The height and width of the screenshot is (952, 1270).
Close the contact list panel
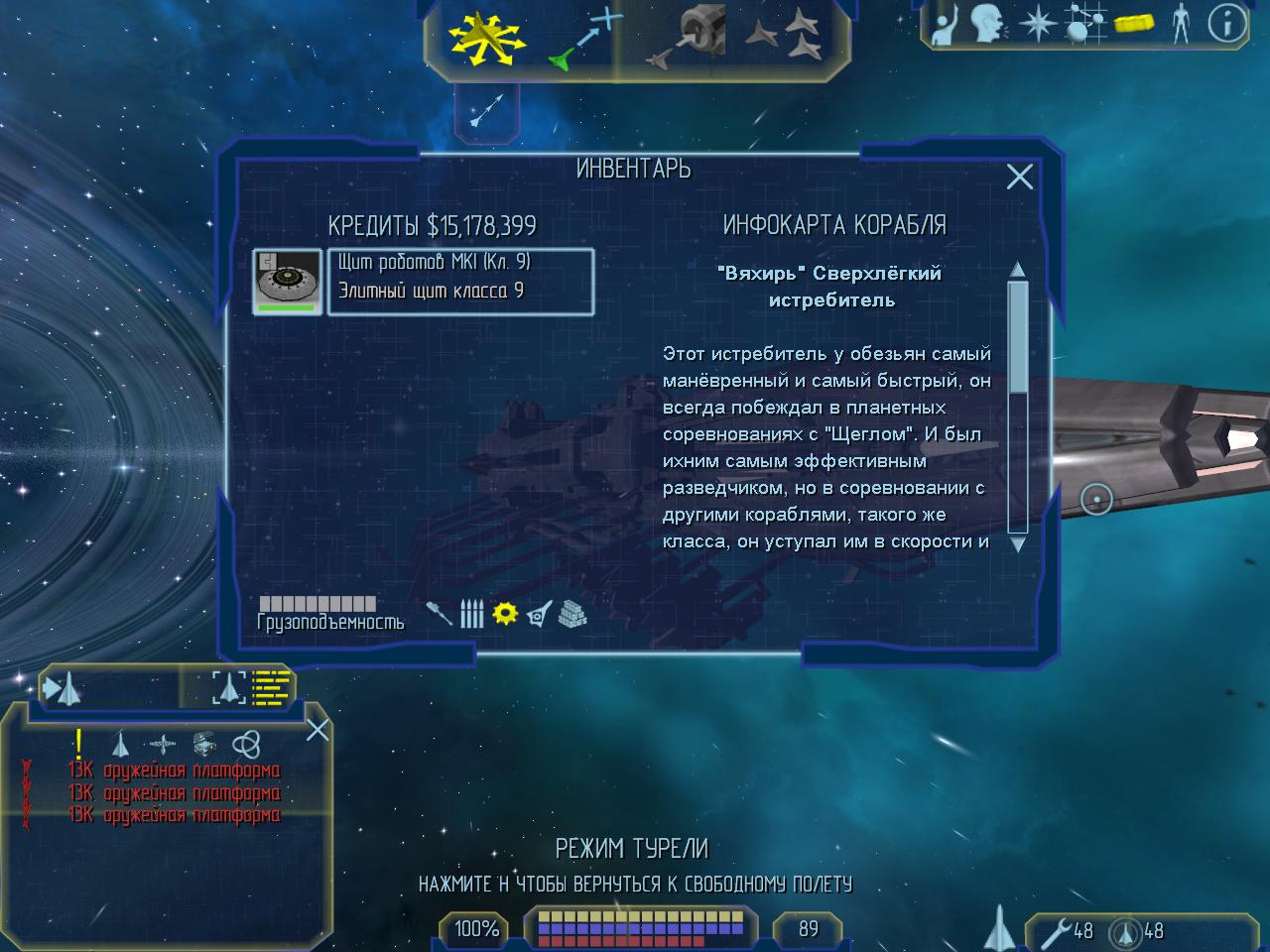pos(317,731)
